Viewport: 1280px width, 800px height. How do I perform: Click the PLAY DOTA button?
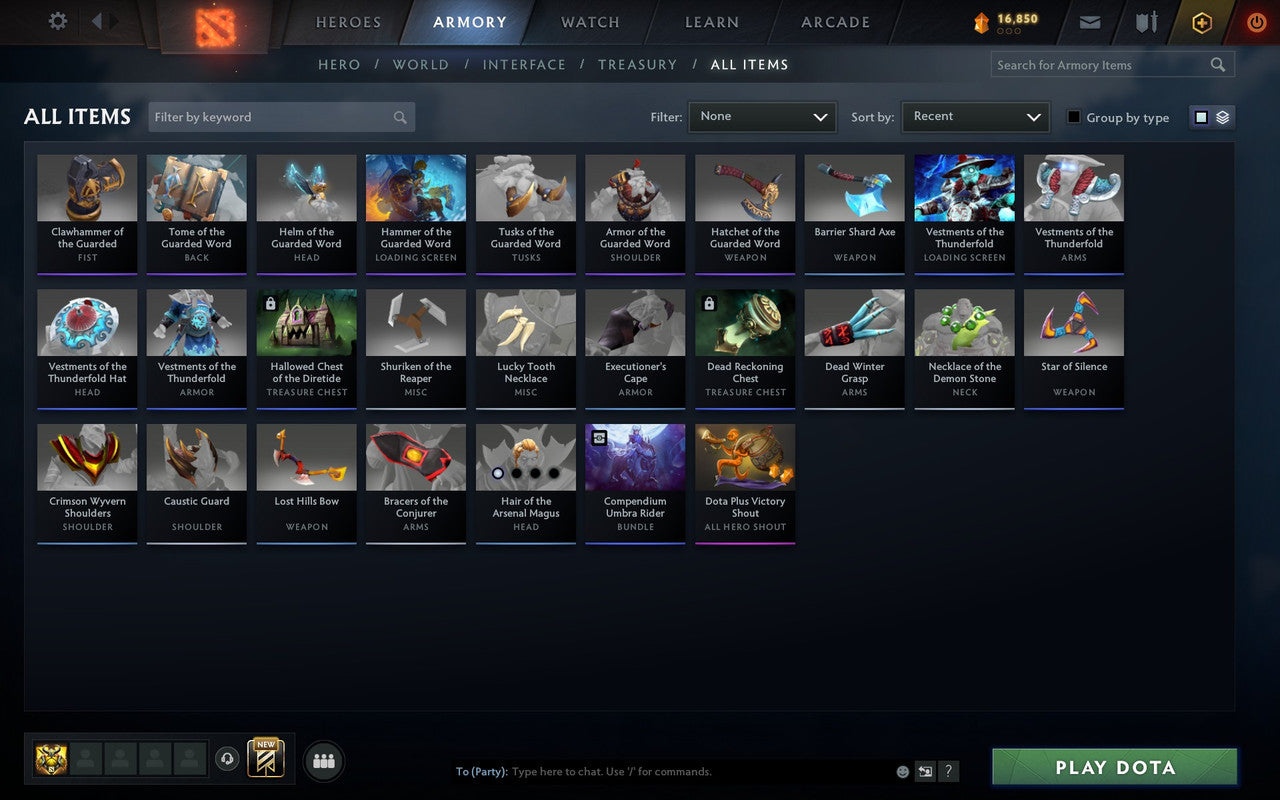[1113, 767]
